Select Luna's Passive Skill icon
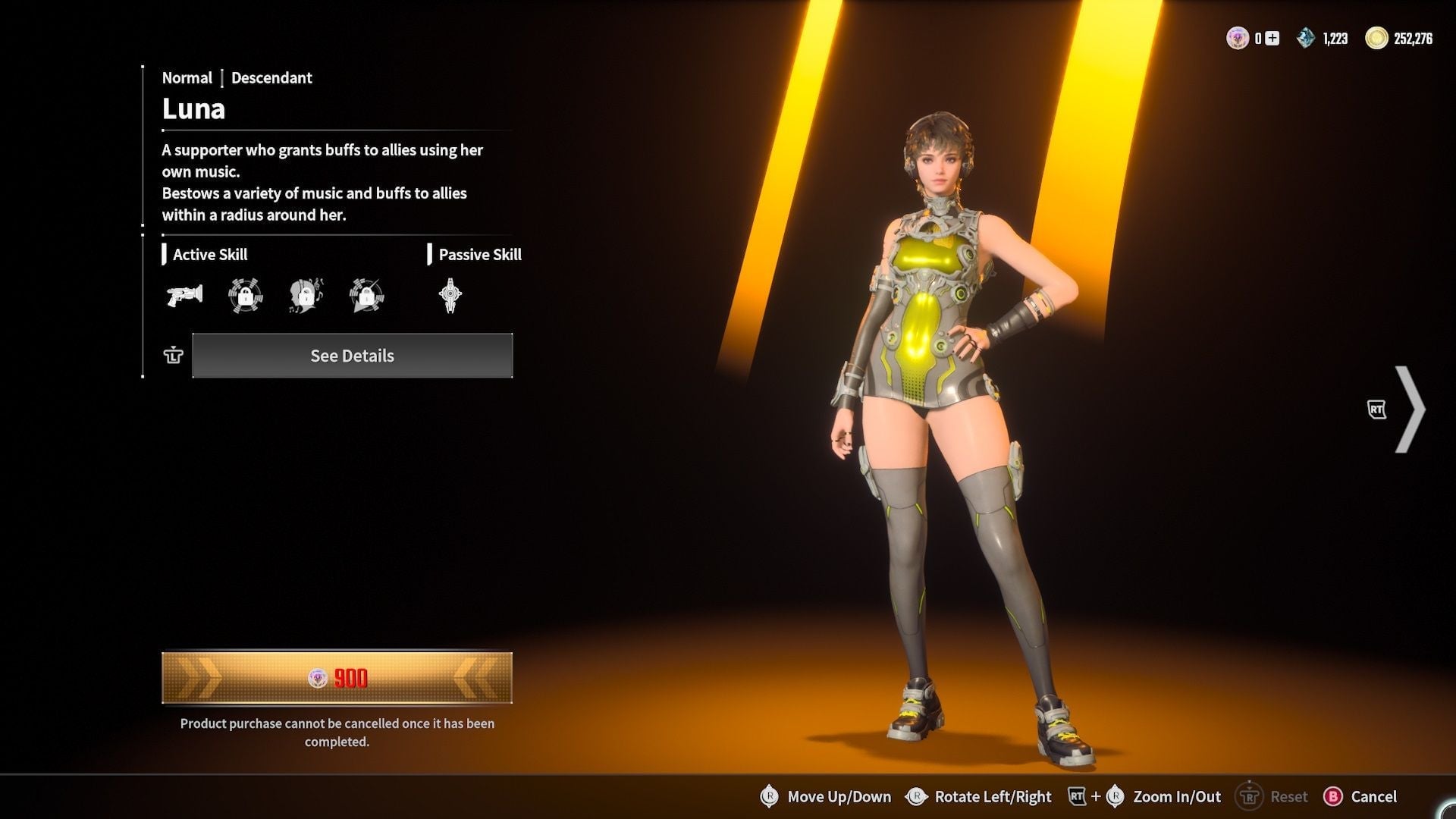 450,296
